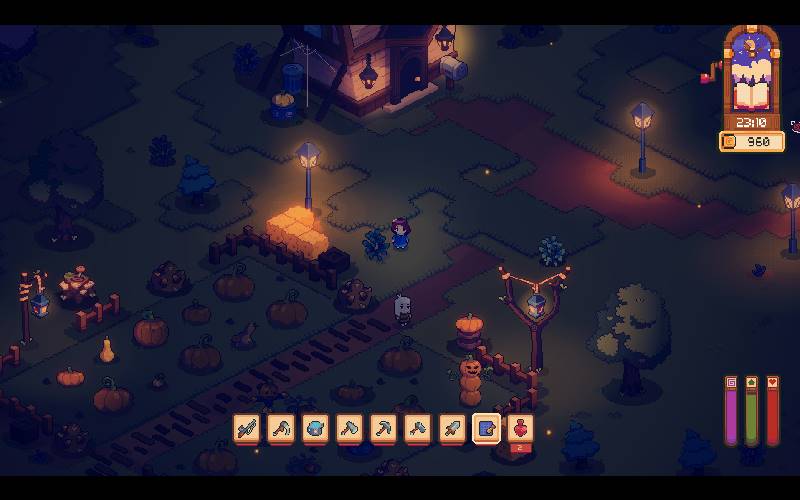
Task: Click the highlighted blue blueprint slot
Action: [487, 429]
